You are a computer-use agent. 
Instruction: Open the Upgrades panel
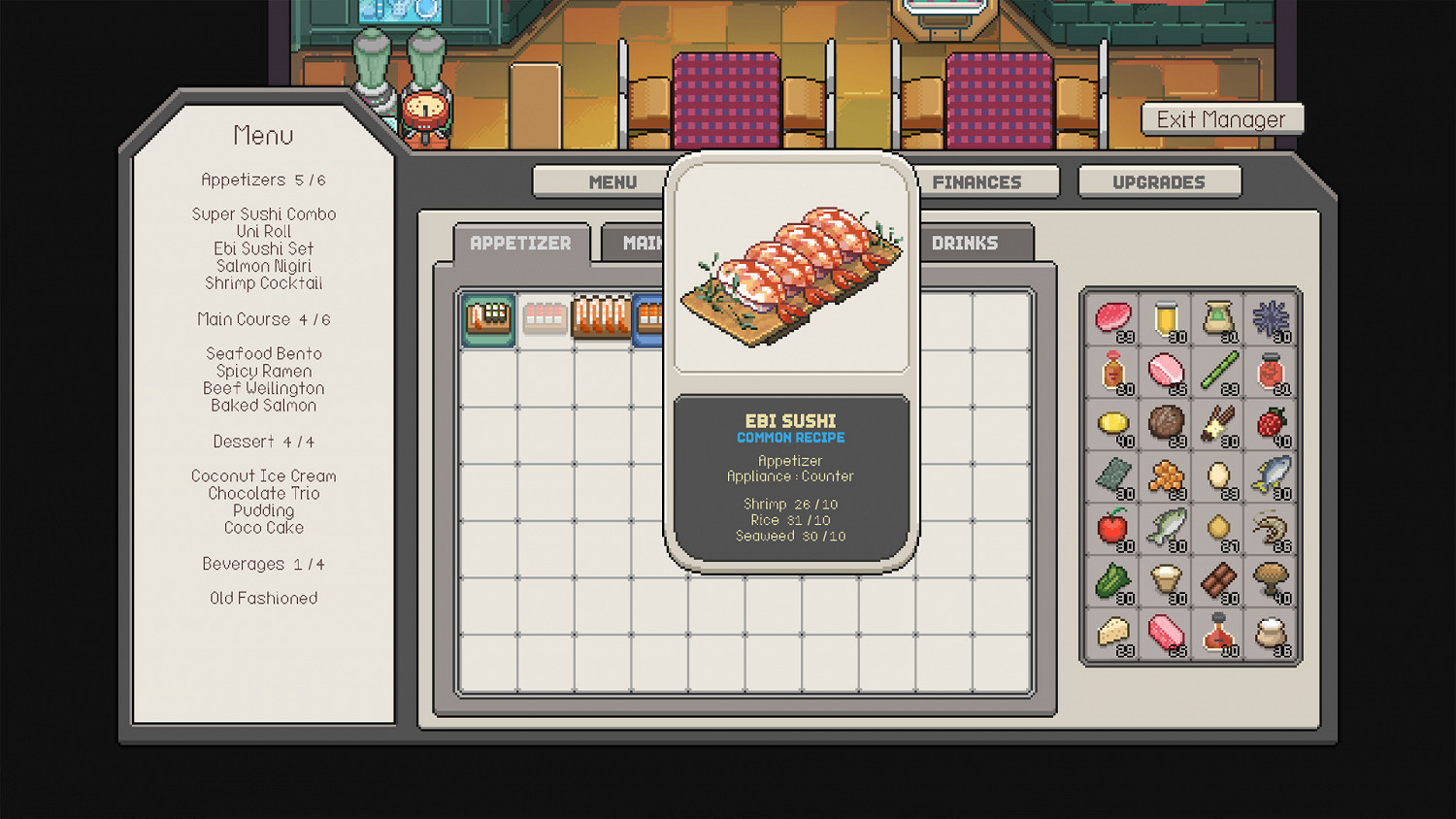point(1159,181)
